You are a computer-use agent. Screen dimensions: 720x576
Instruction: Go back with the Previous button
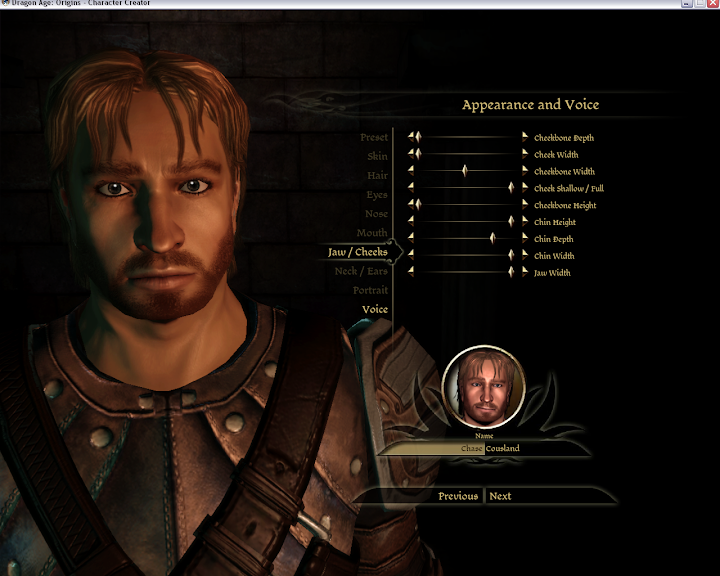coord(458,496)
